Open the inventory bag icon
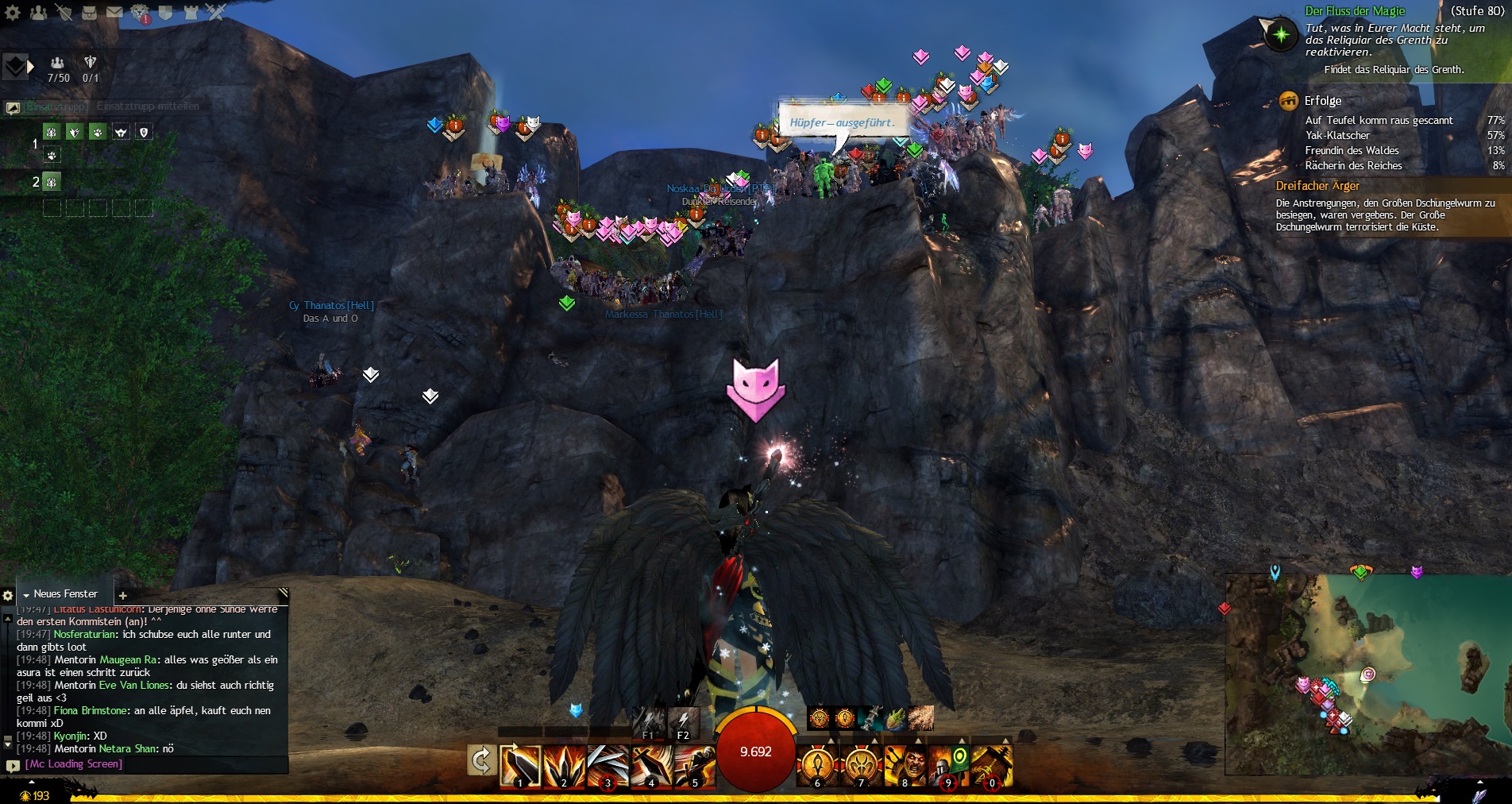Image resolution: width=1512 pixels, height=804 pixels. pos(89,12)
